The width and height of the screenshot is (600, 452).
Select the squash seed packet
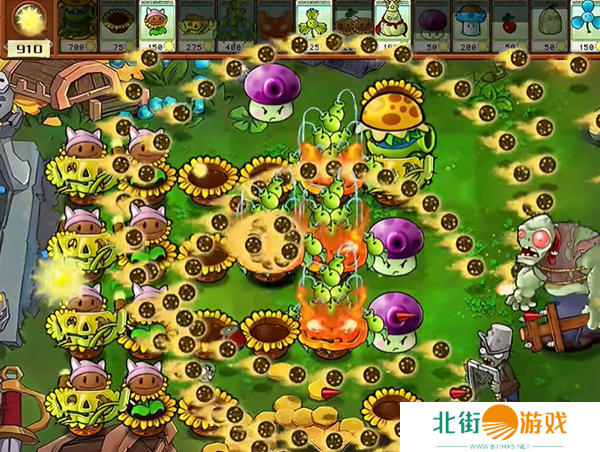coord(549,27)
